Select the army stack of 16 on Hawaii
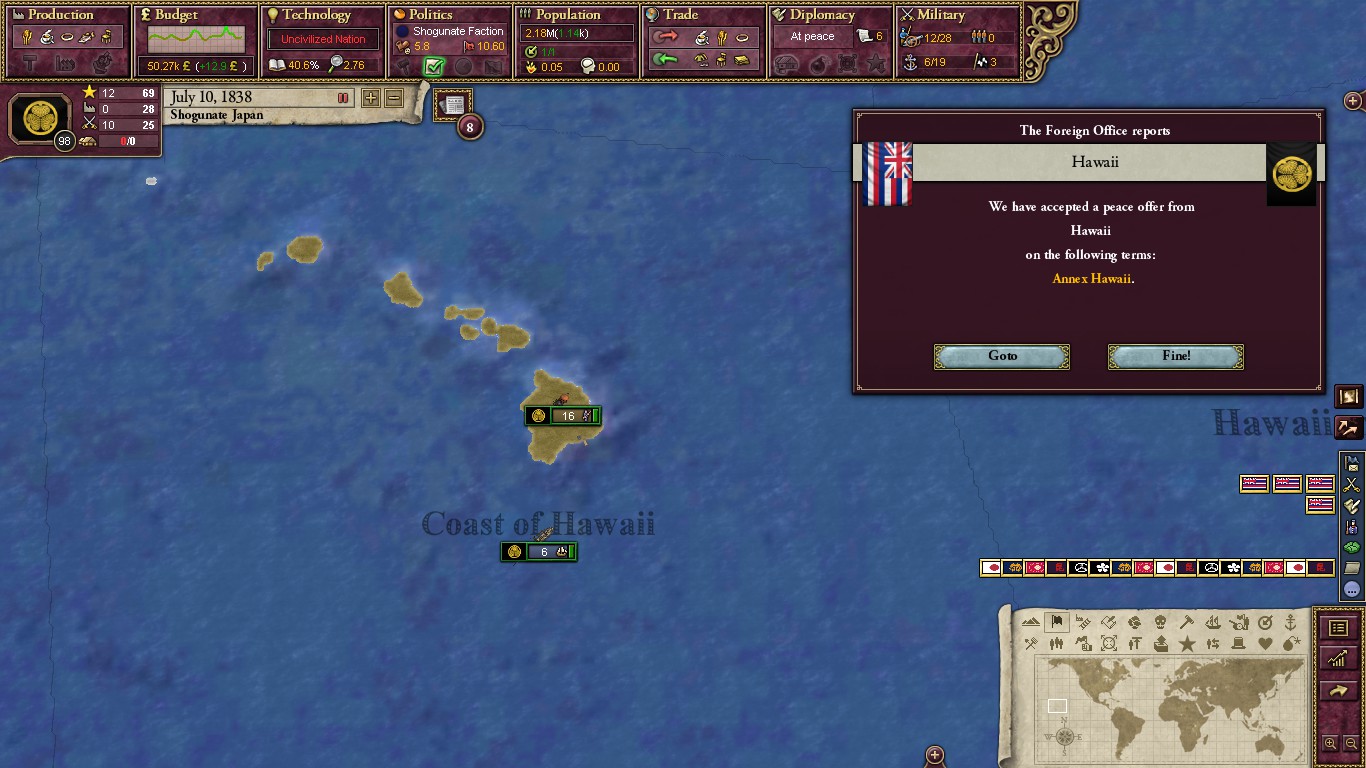The height and width of the screenshot is (768, 1366). point(563,416)
